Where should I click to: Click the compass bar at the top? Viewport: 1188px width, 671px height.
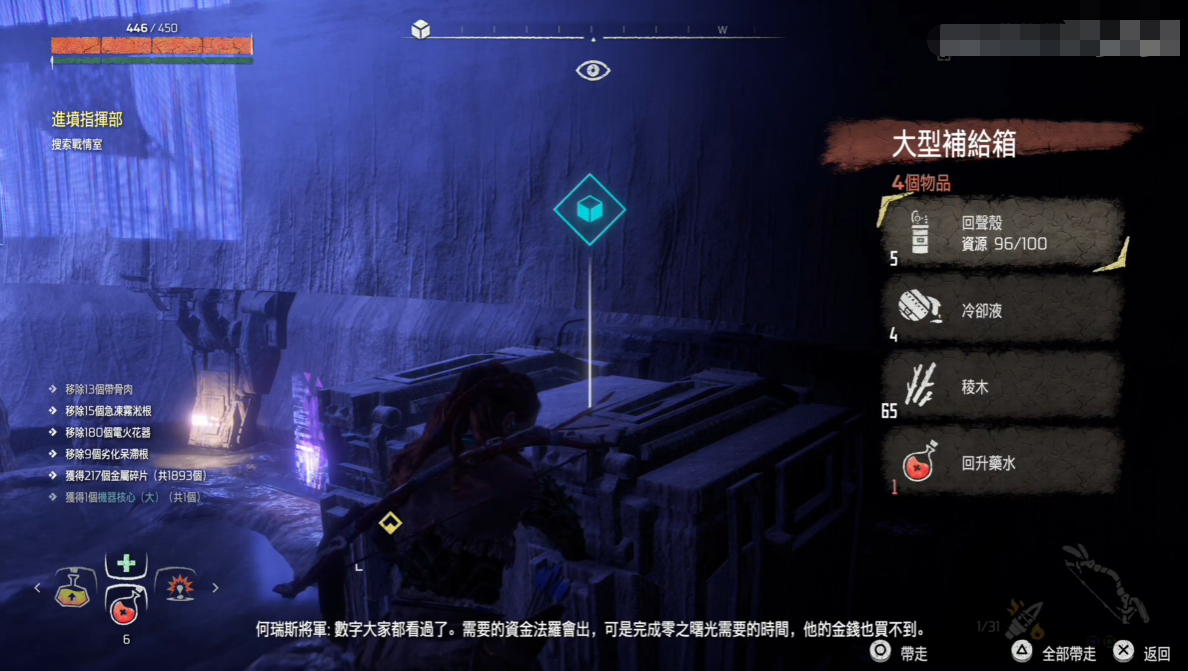click(x=592, y=31)
